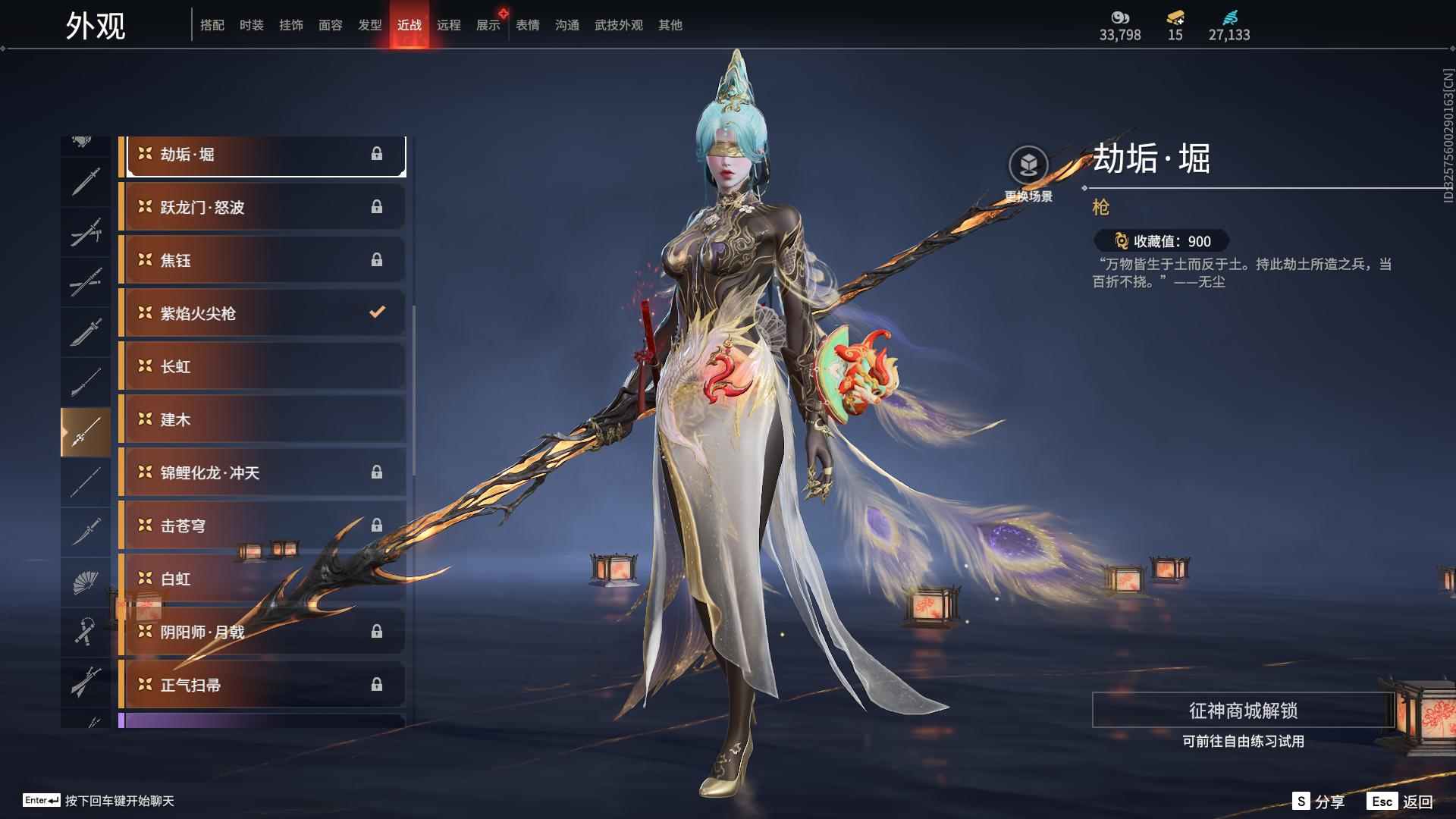Choose the 焦钰 spear skin
This screenshot has width=1456, height=819.
tap(262, 260)
